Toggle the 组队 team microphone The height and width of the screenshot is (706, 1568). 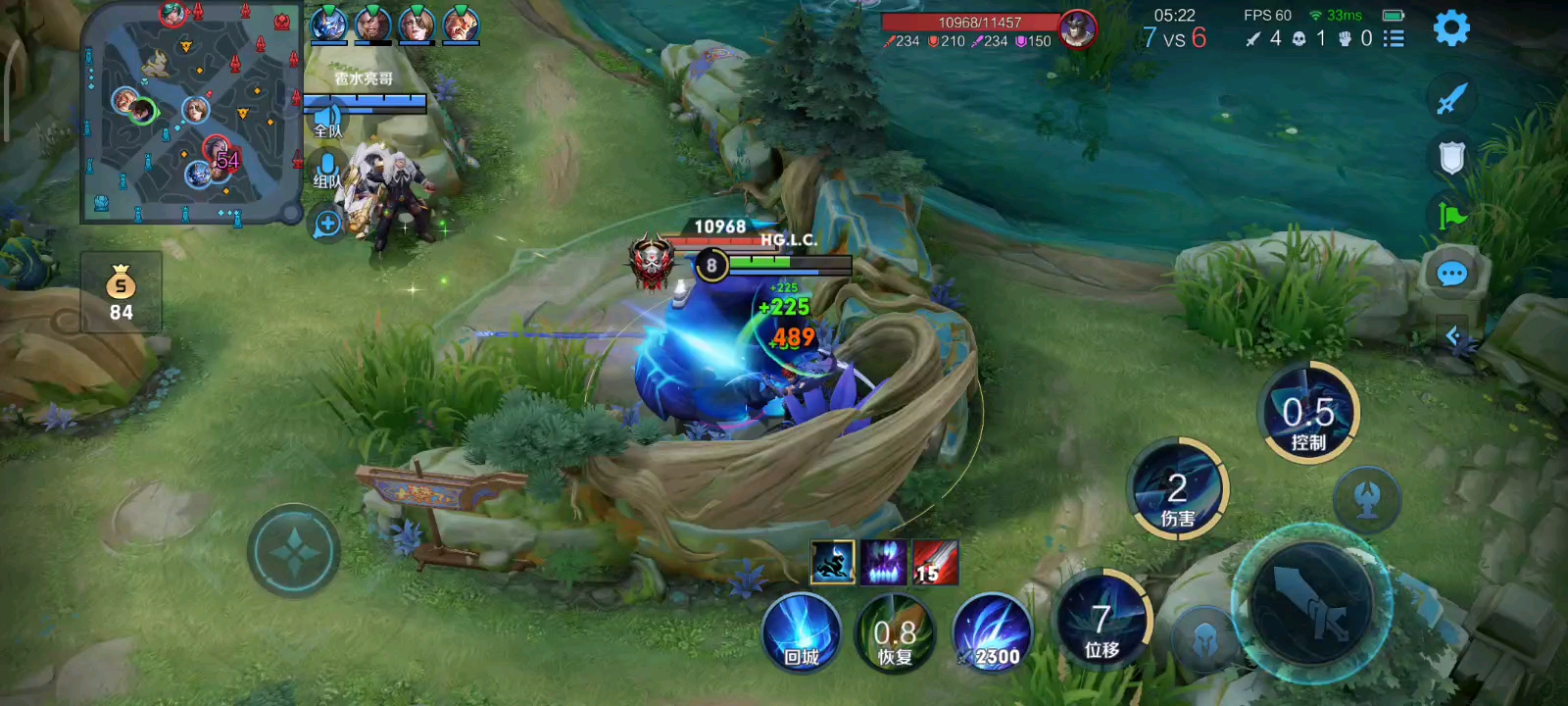point(327,171)
